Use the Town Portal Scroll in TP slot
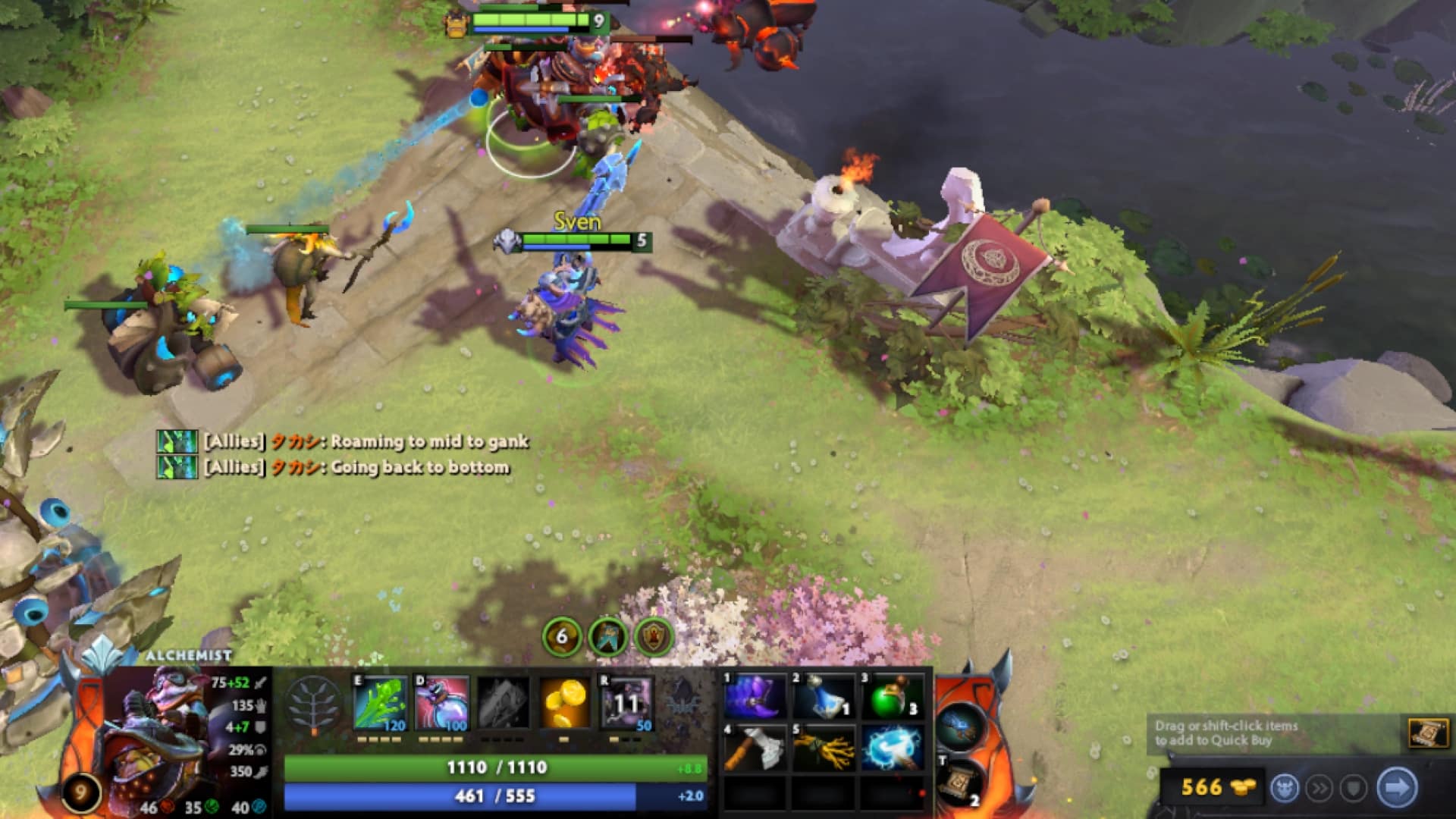Screen dimensions: 1456x819 (x=959, y=783)
